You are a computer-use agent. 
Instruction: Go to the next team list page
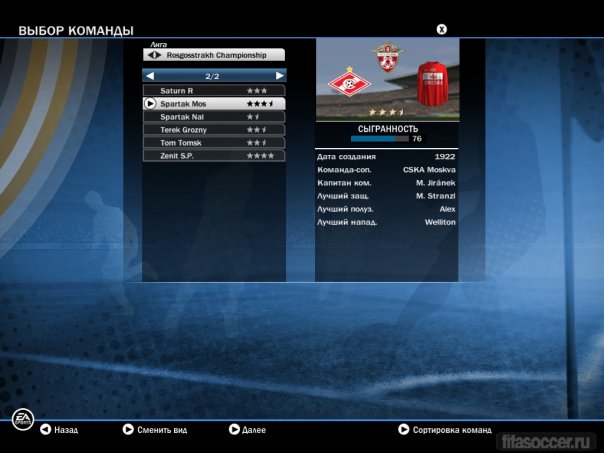pyautogui.click(x=280, y=76)
